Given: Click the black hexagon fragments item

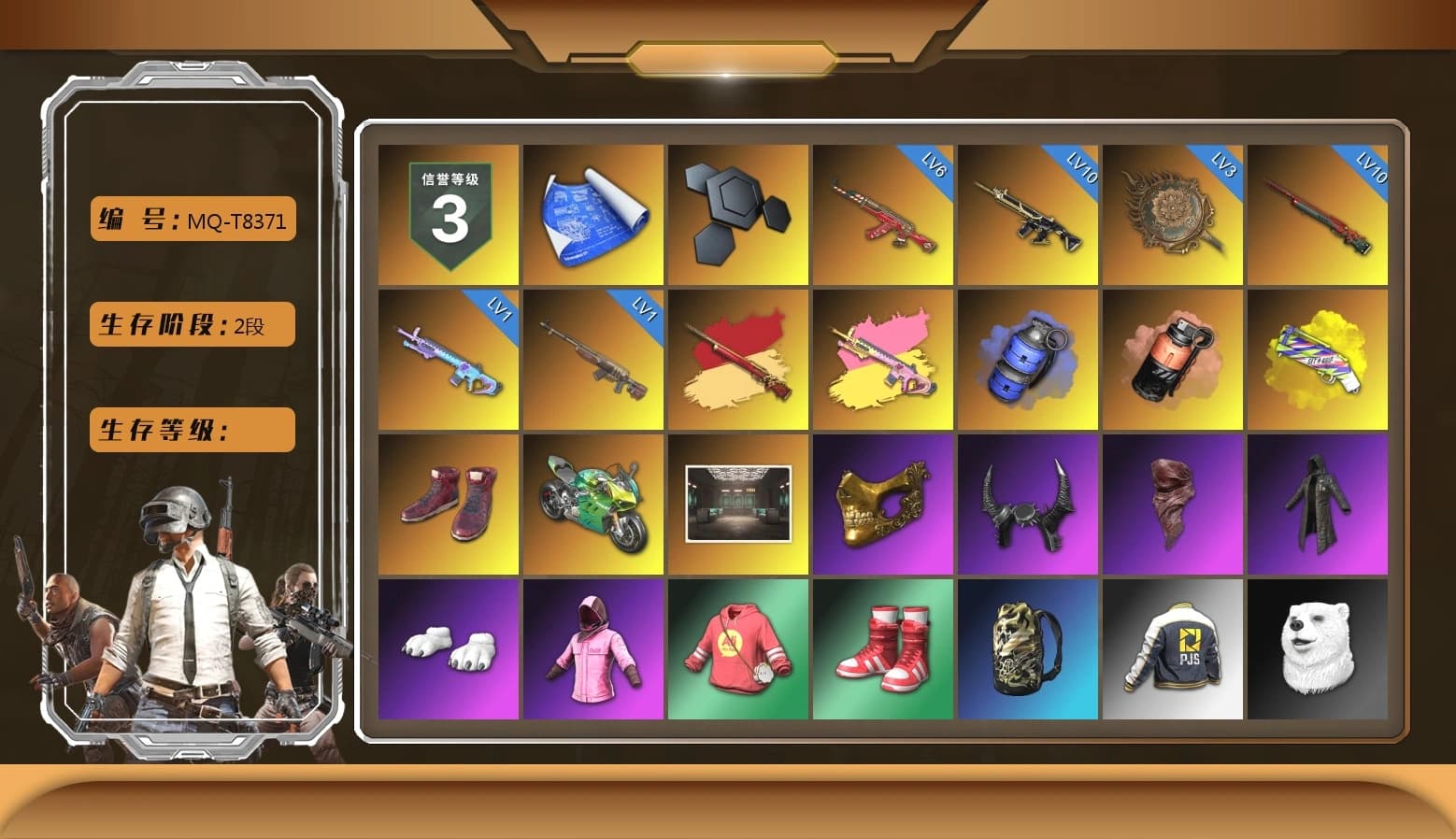Looking at the screenshot, I should pos(738,213).
